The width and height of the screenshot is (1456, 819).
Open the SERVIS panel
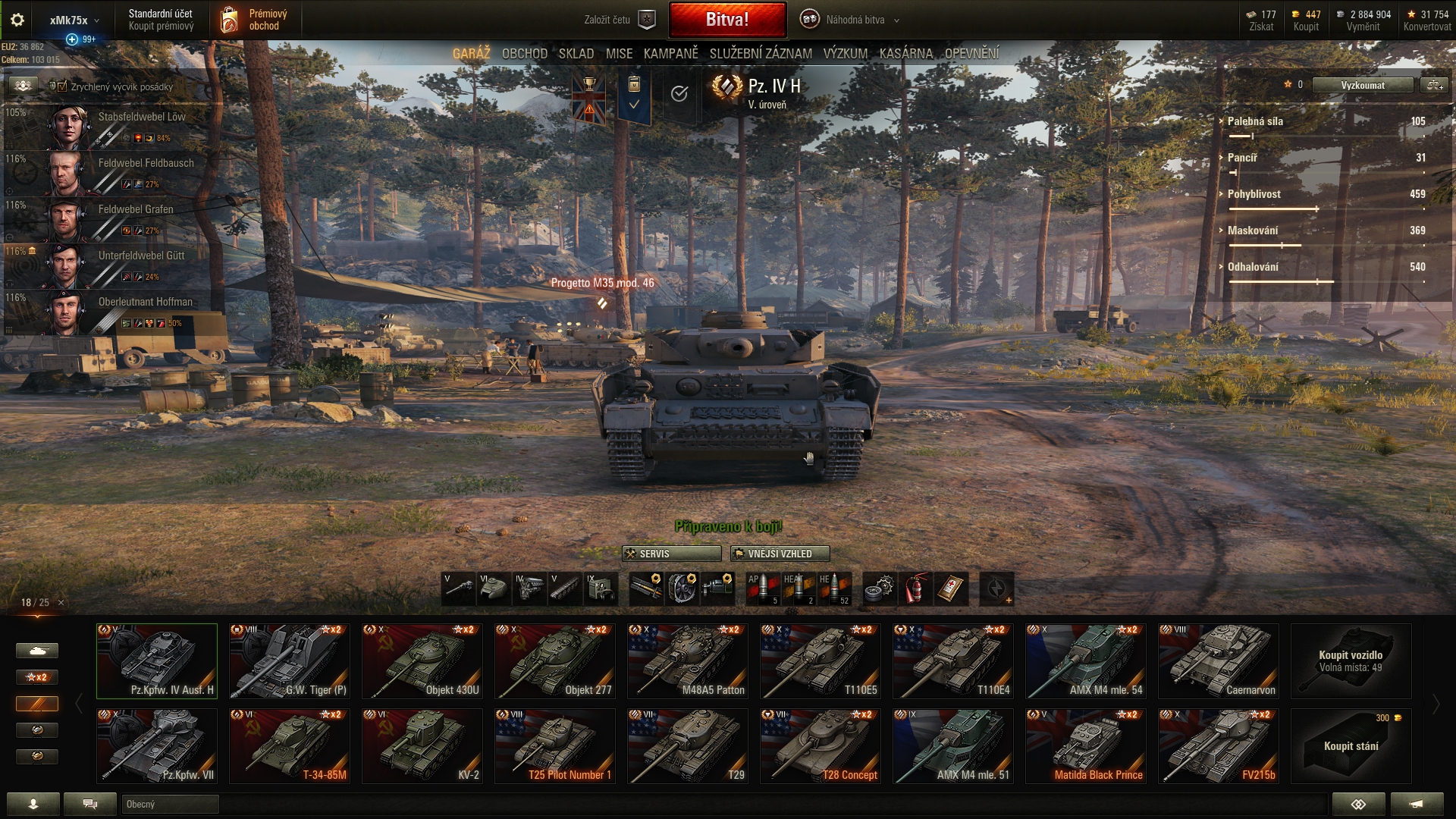(x=671, y=554)
